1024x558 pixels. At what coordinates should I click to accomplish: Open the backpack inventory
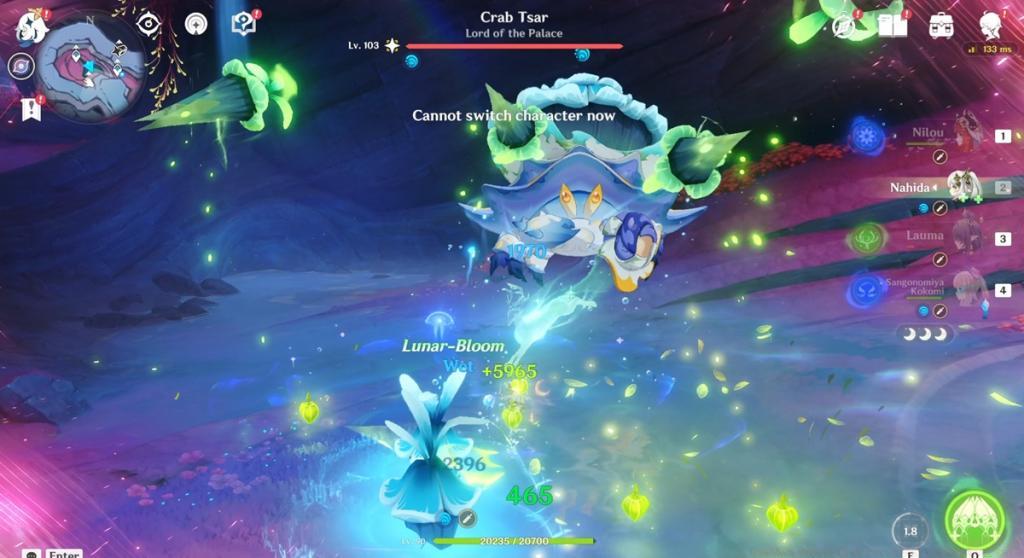pos(941,27)
